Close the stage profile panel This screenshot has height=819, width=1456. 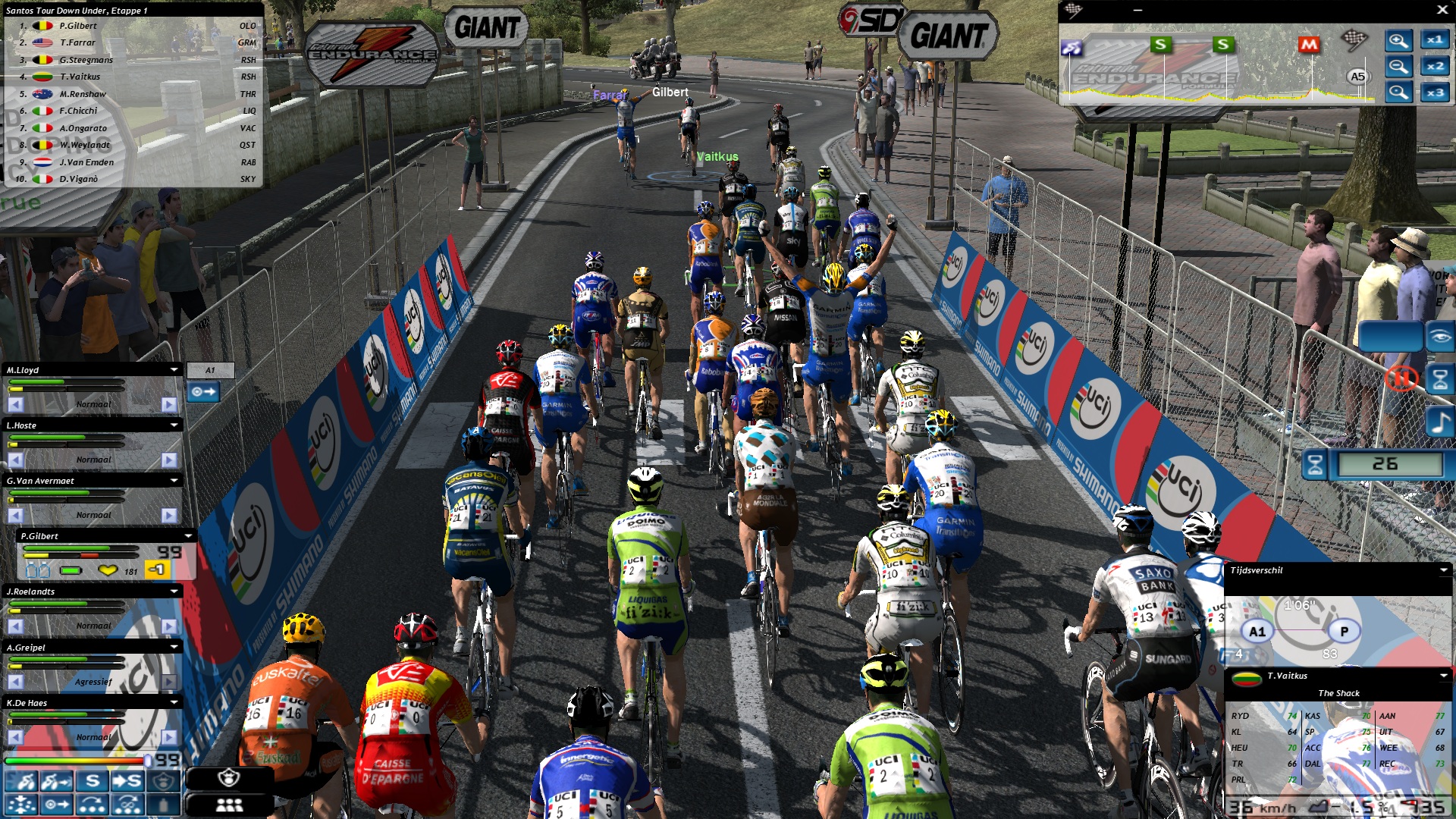click(x=1442, y=10)
